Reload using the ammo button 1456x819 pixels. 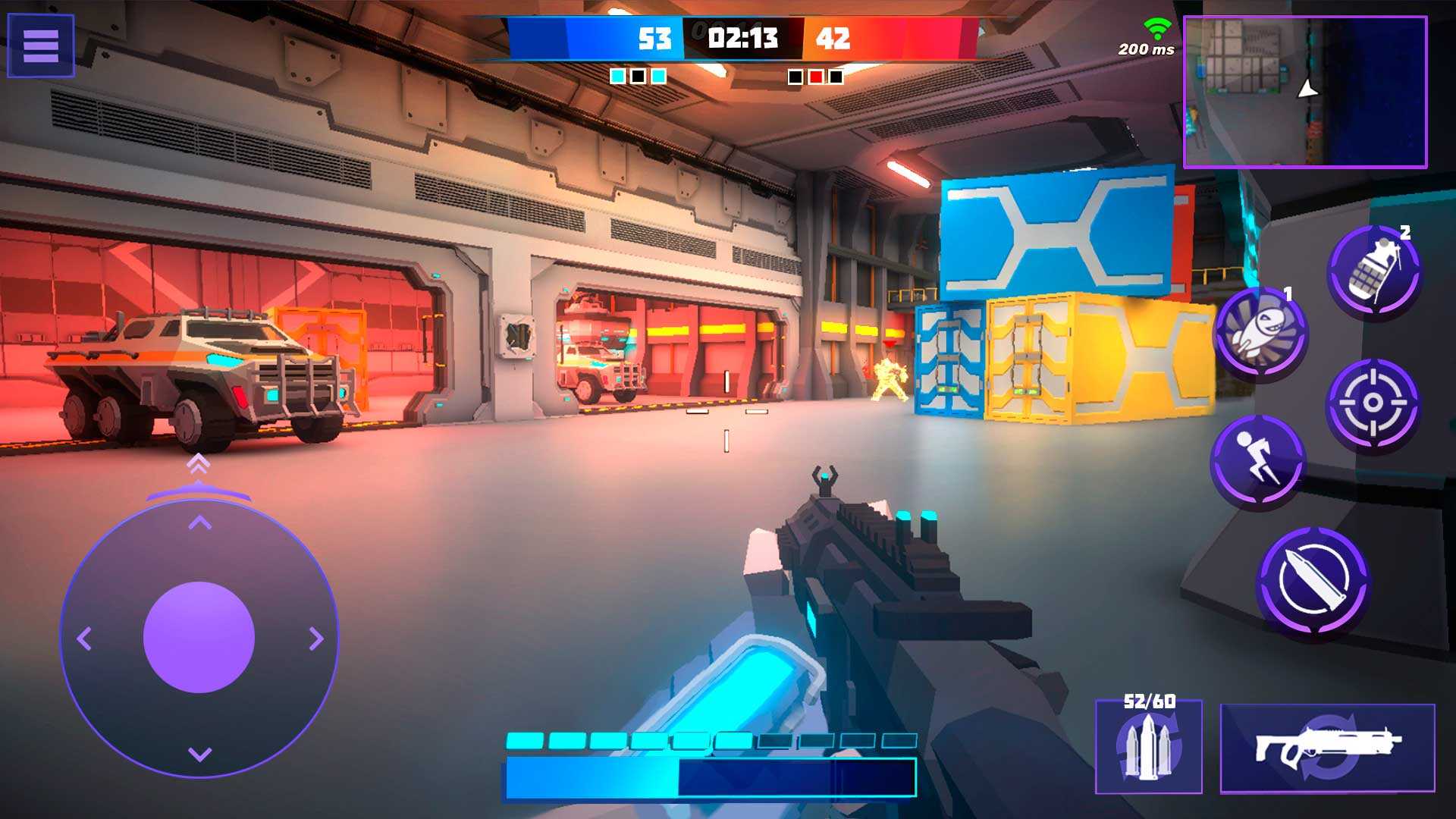point(1148,748)
